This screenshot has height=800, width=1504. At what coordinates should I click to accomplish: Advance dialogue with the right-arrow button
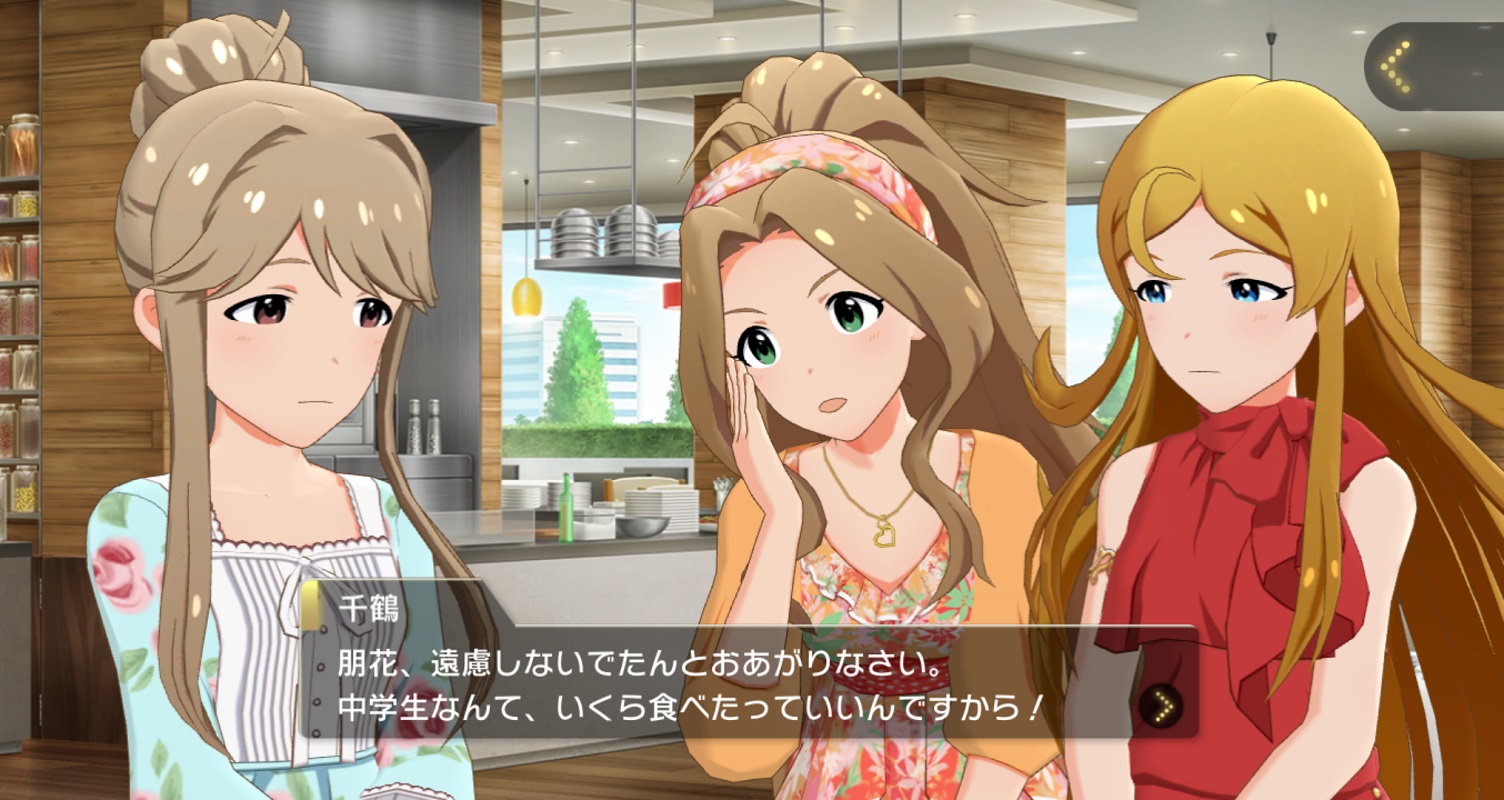[1160, 707]
